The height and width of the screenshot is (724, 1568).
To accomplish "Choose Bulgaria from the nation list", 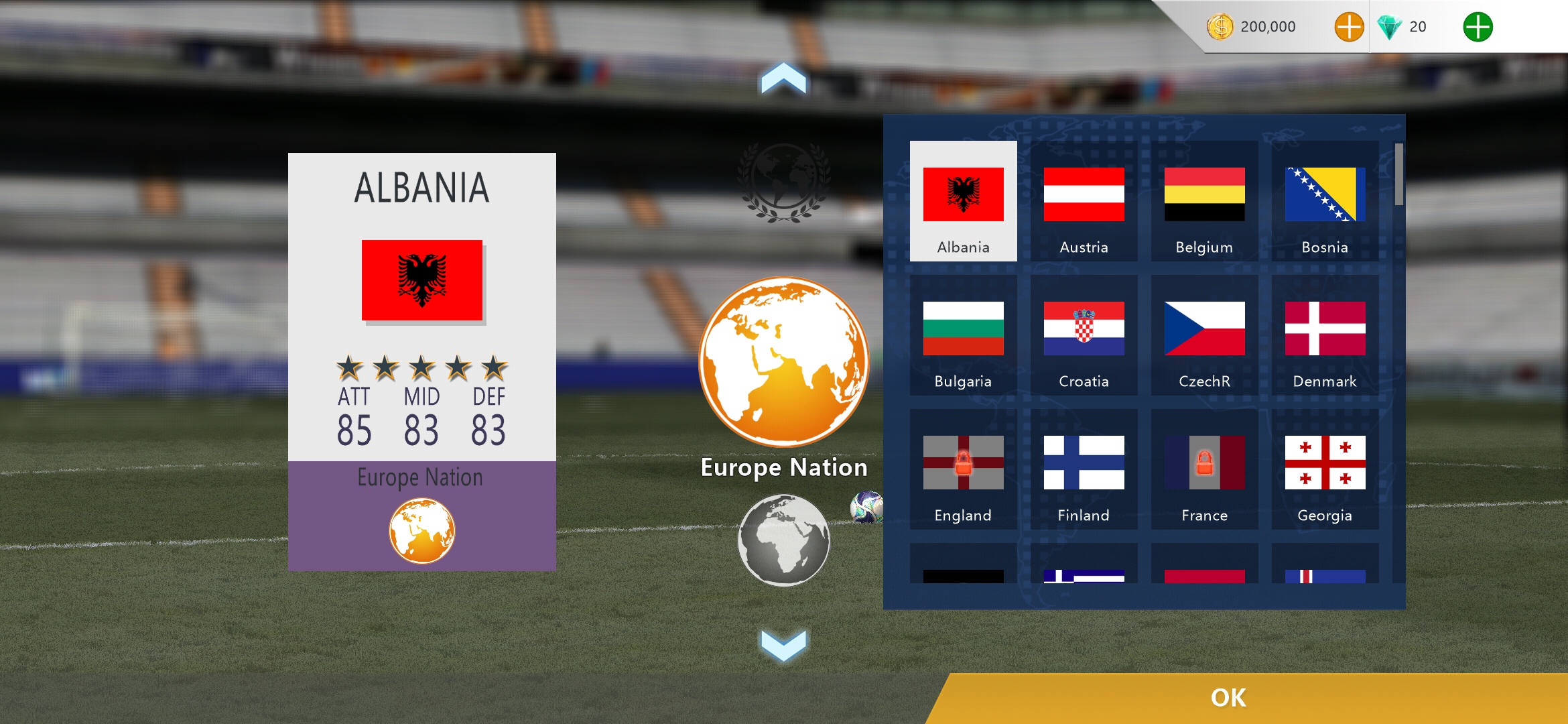I will pos(963,335).
